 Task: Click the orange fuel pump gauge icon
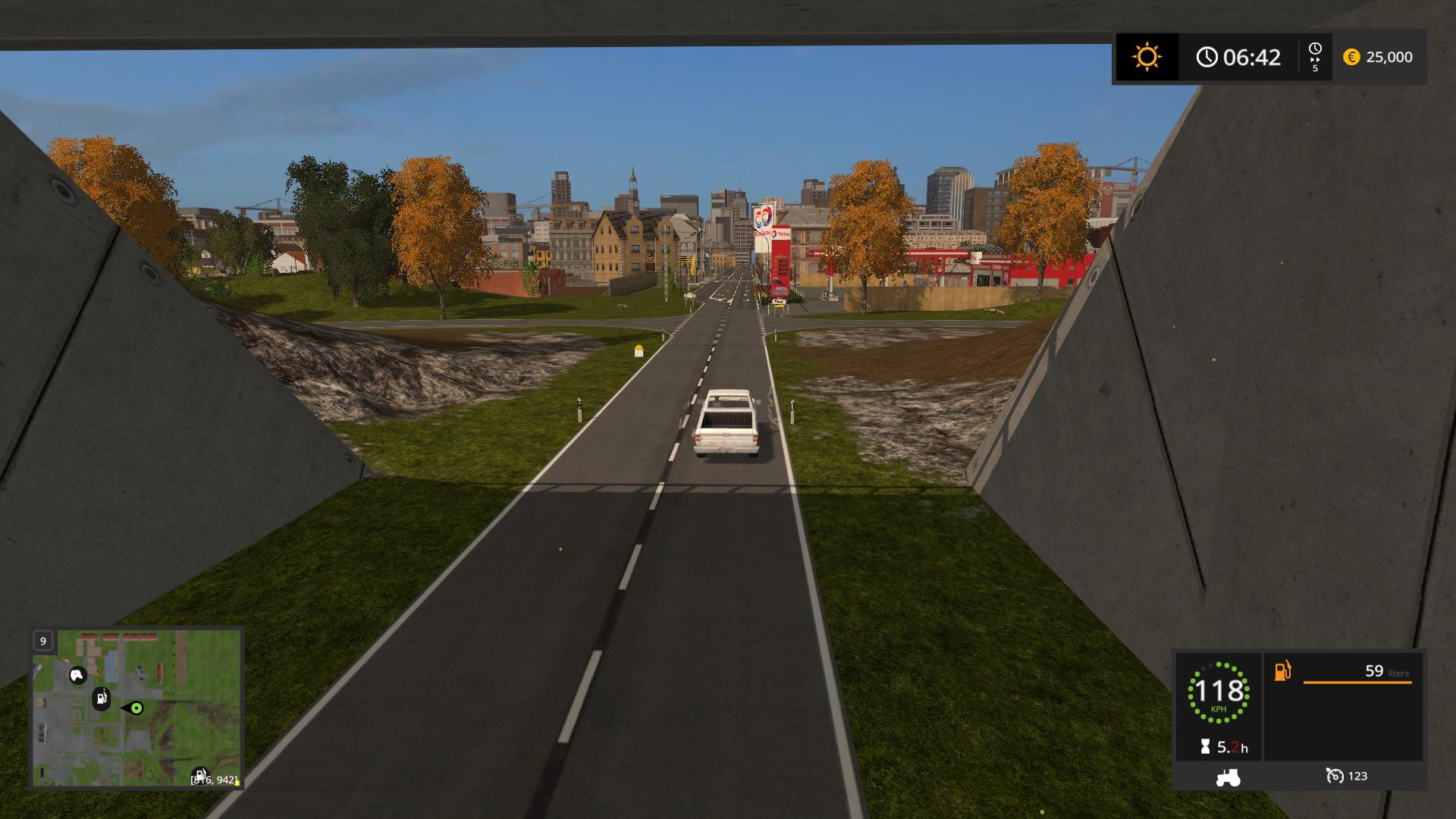click(x=1282, y=671)
